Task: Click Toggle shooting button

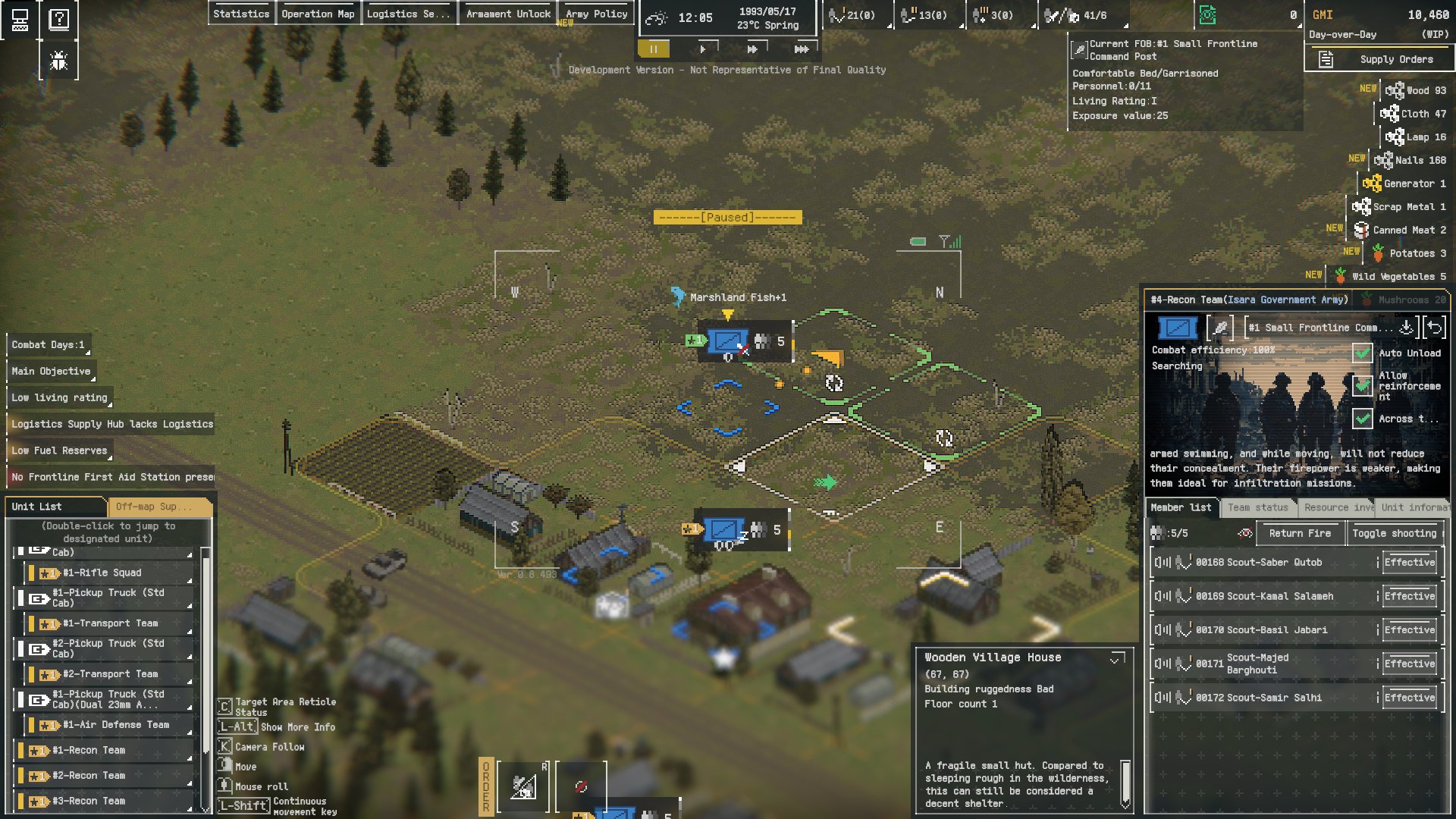Action: (1394, 533)
